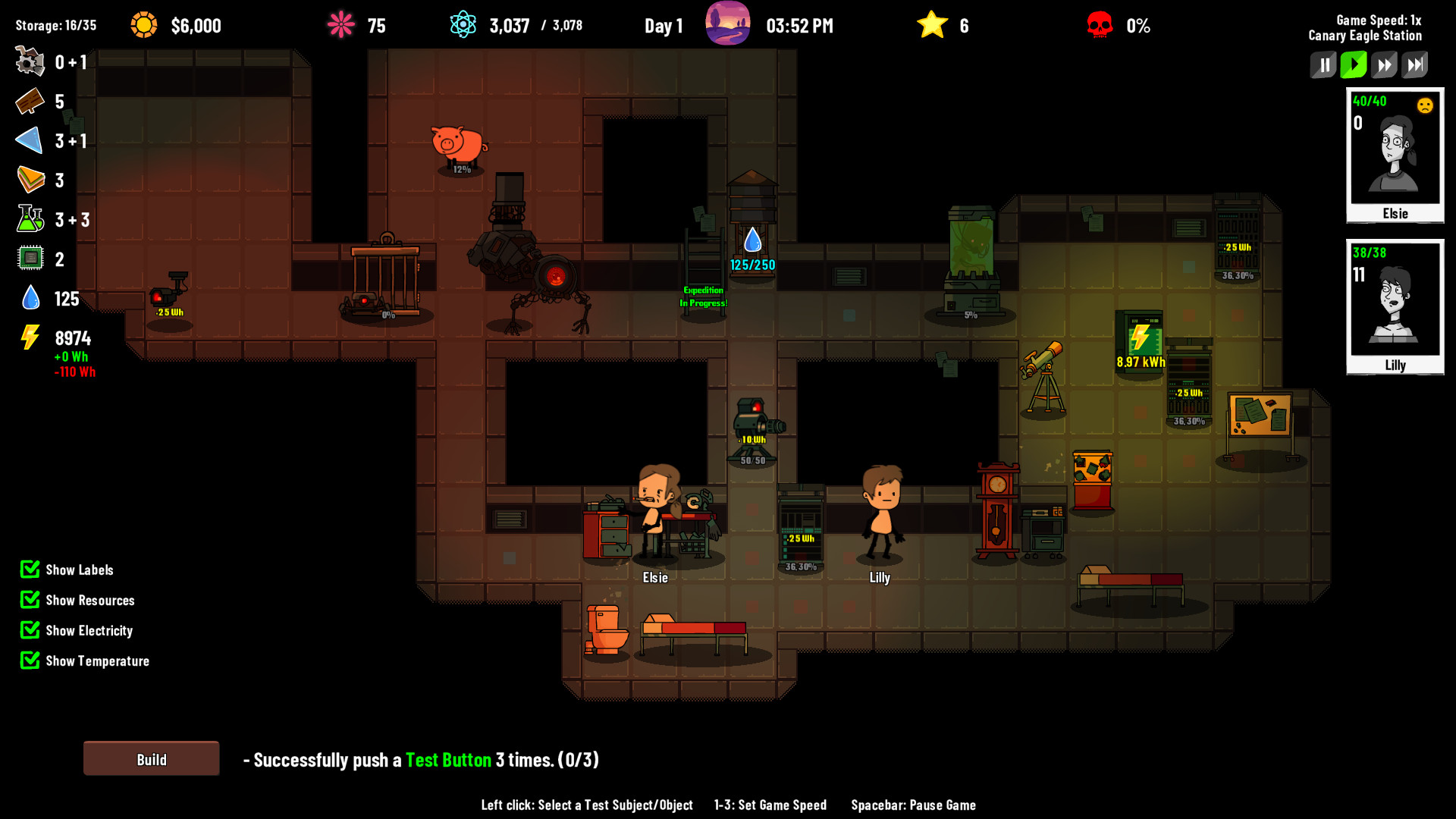
Task: Set game speed to fast forward
Action: 1384,65
